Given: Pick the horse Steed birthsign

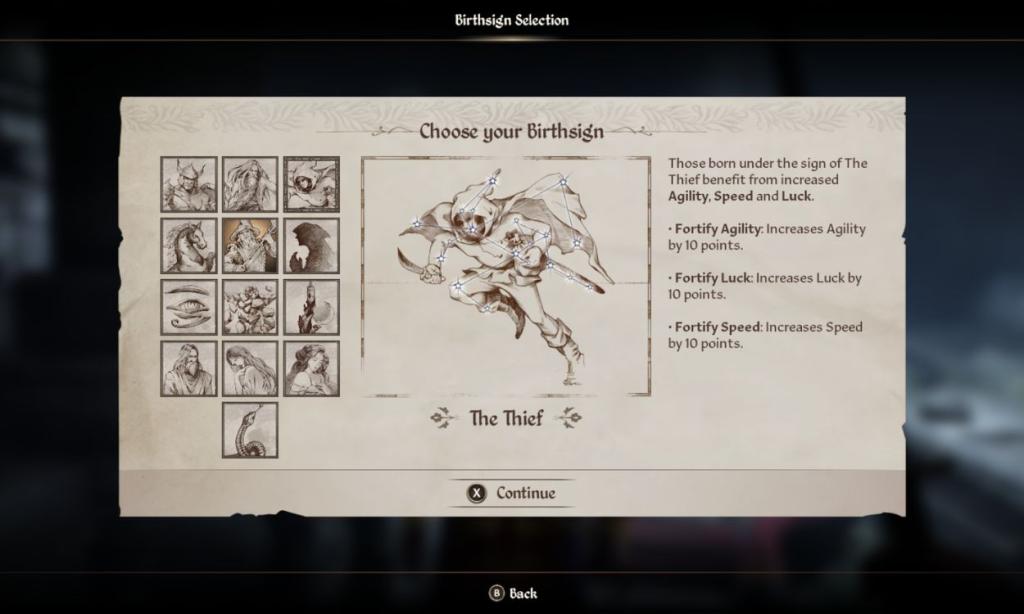Looking at the screenshot, I should (x=189, y=246).
